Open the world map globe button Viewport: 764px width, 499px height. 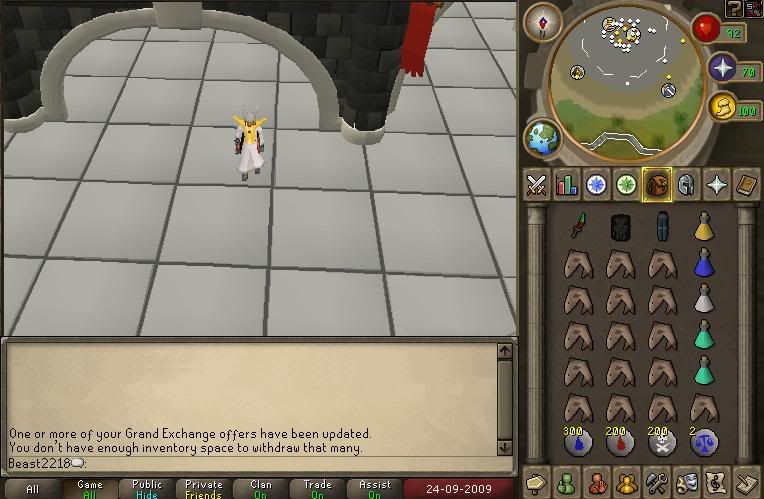click(543, 138)
